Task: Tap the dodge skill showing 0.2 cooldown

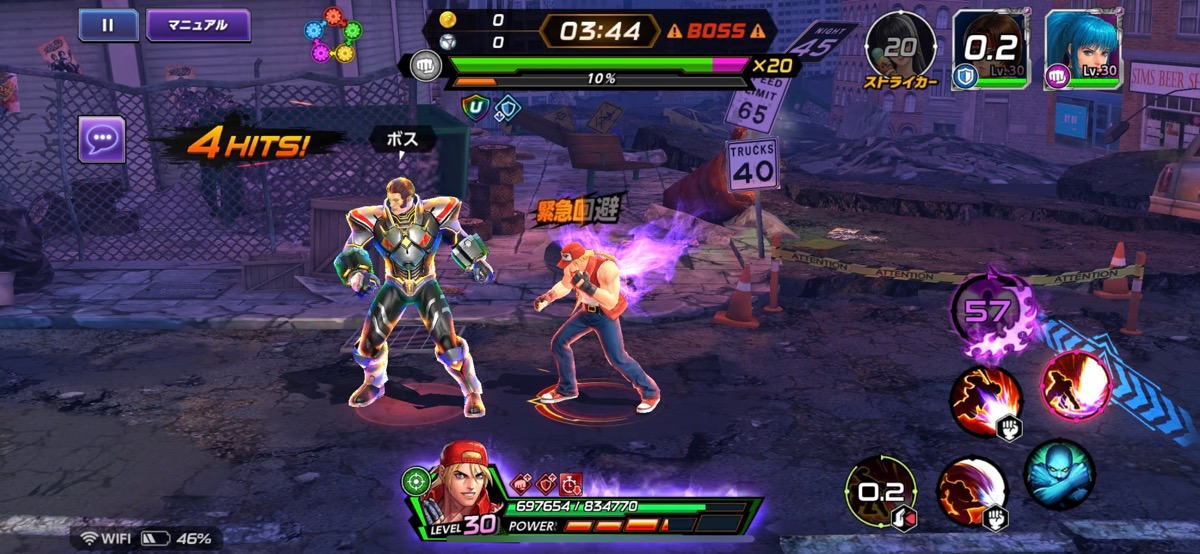Action: (881, 493)
